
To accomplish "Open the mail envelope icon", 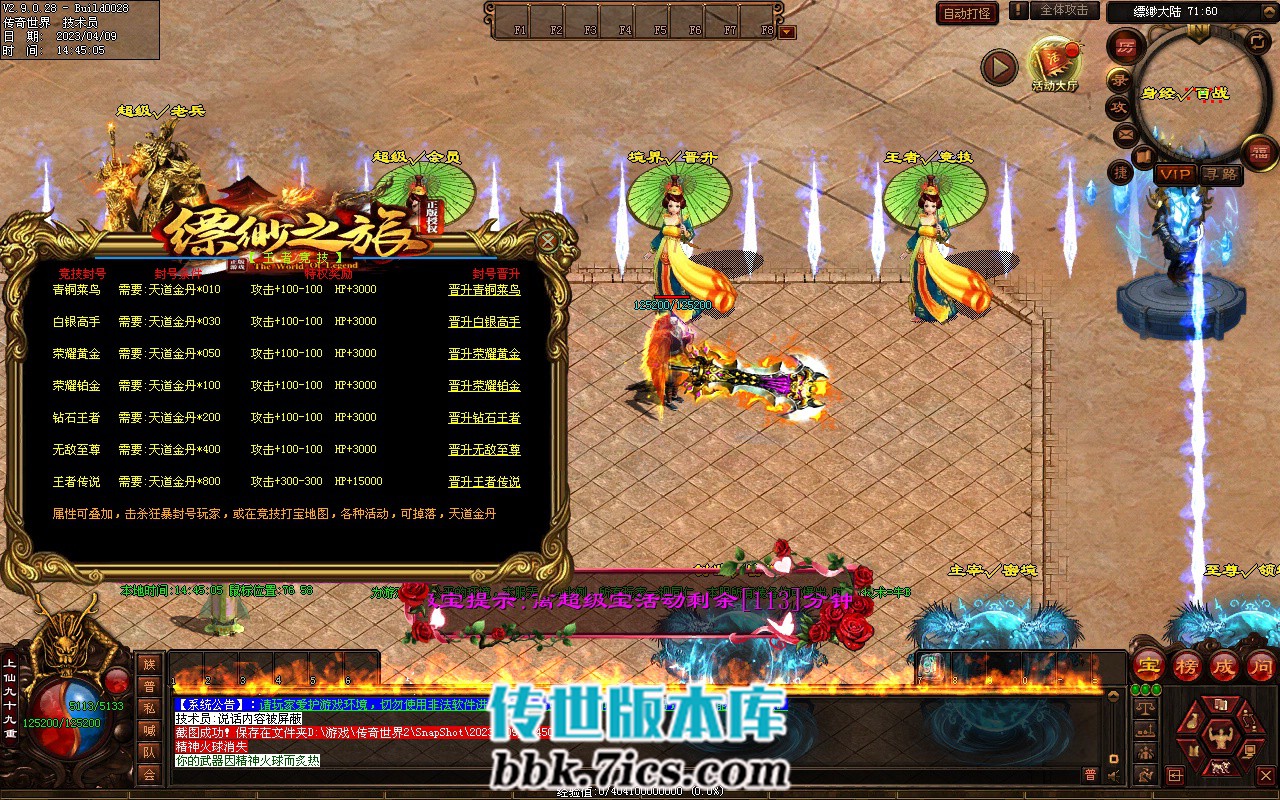I will coord(1125,133).
